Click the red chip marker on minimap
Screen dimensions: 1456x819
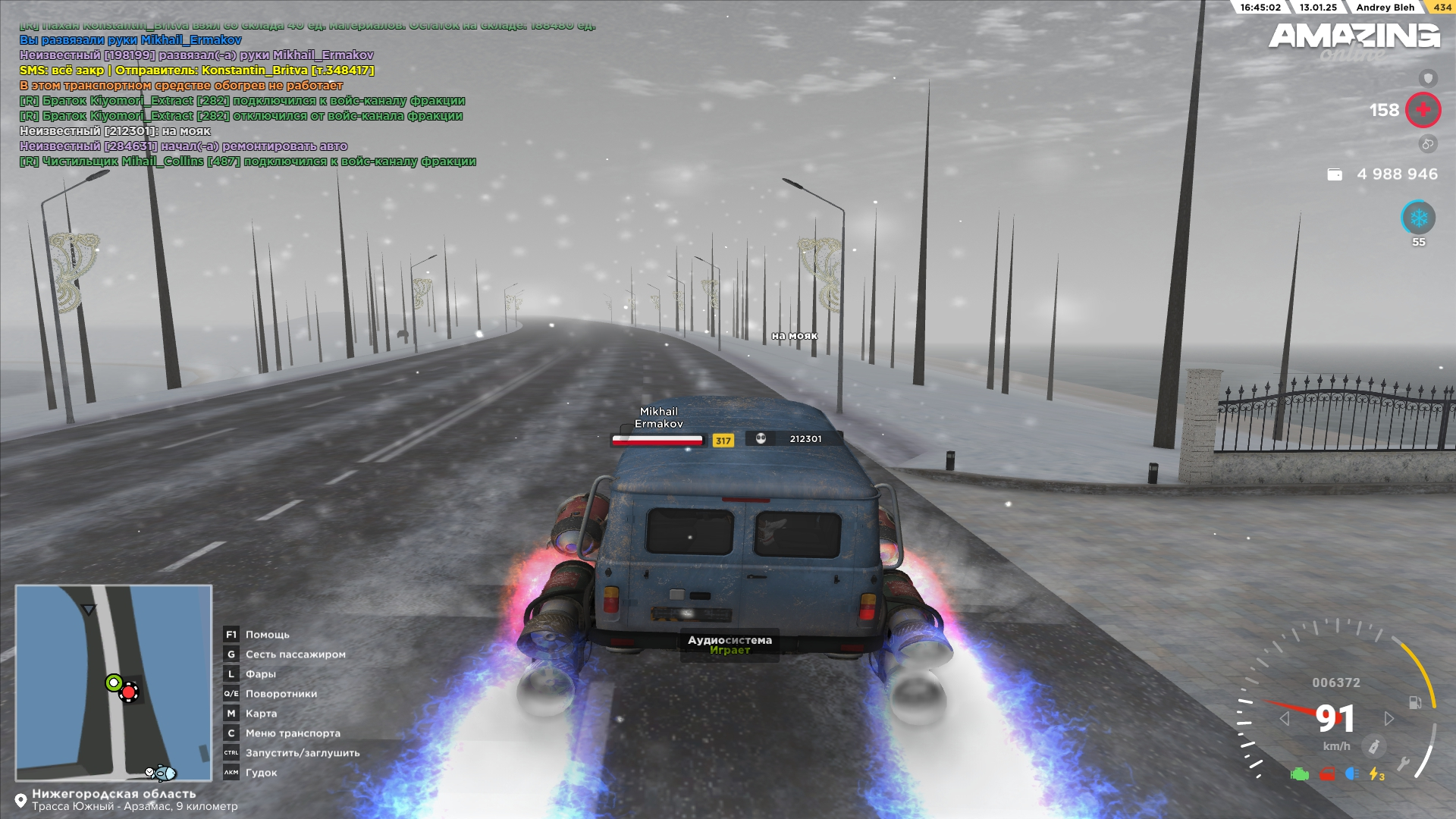click(129, 692)
